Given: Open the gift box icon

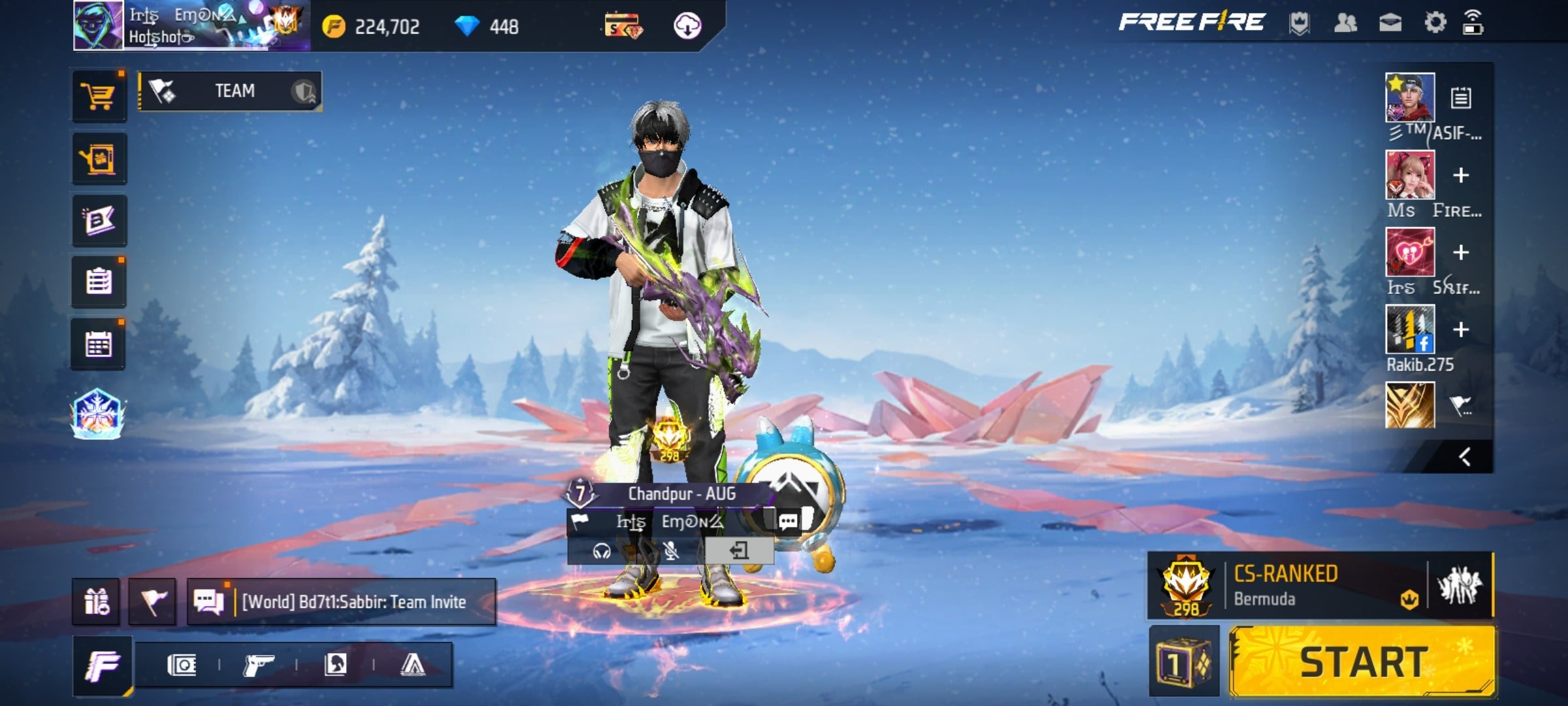Looking at the screenshot, I should pos(97,601).
